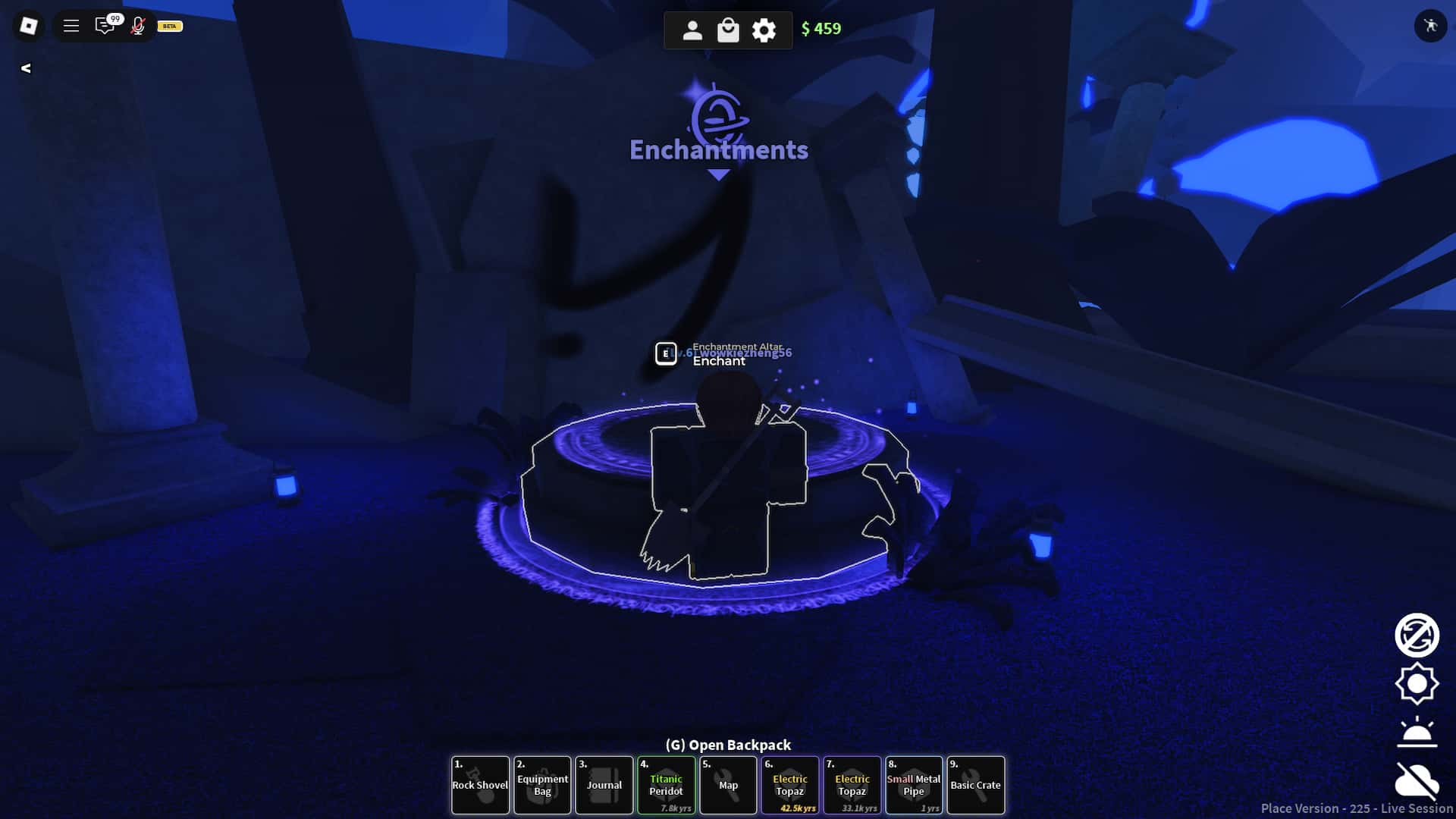This screenshot has height=819, width=1456.
Task: Select the Small Metal Pipe
Action: click(914, 785)
